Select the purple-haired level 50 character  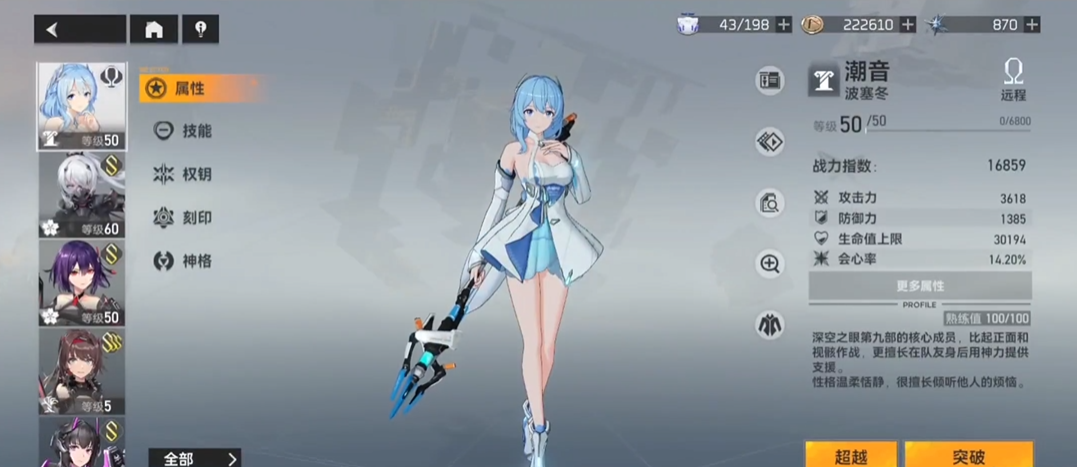[x=81, y=283]
